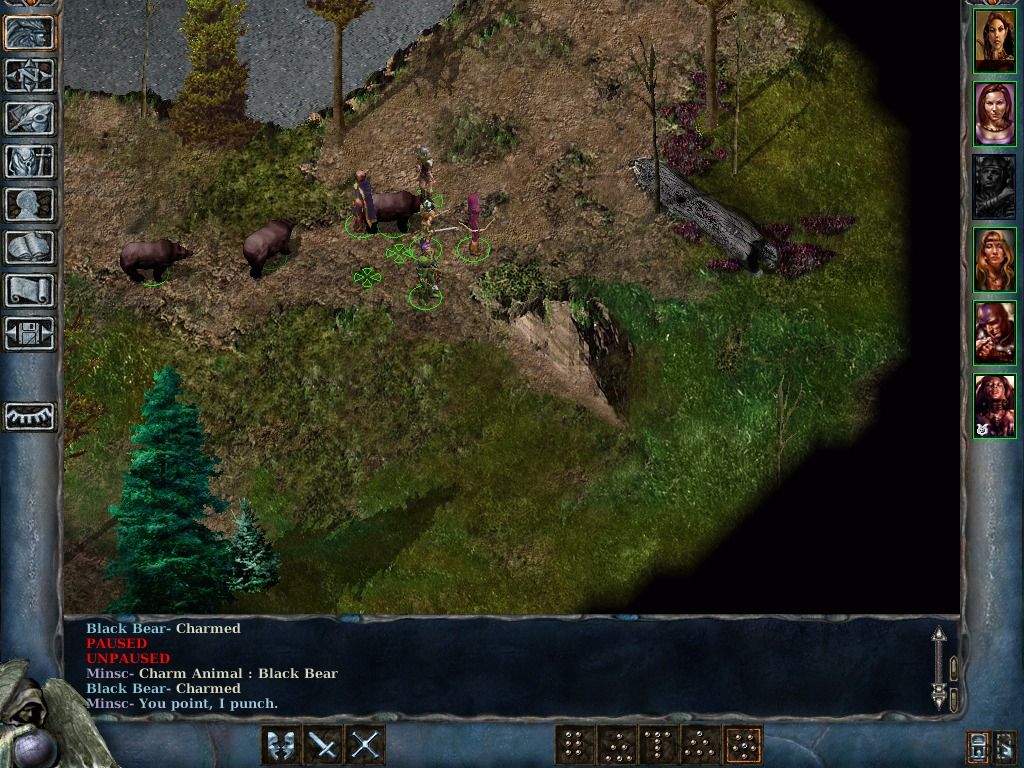1024x768 pixels.
Task: Open the mage spellbook
Action: click(30, 247)
